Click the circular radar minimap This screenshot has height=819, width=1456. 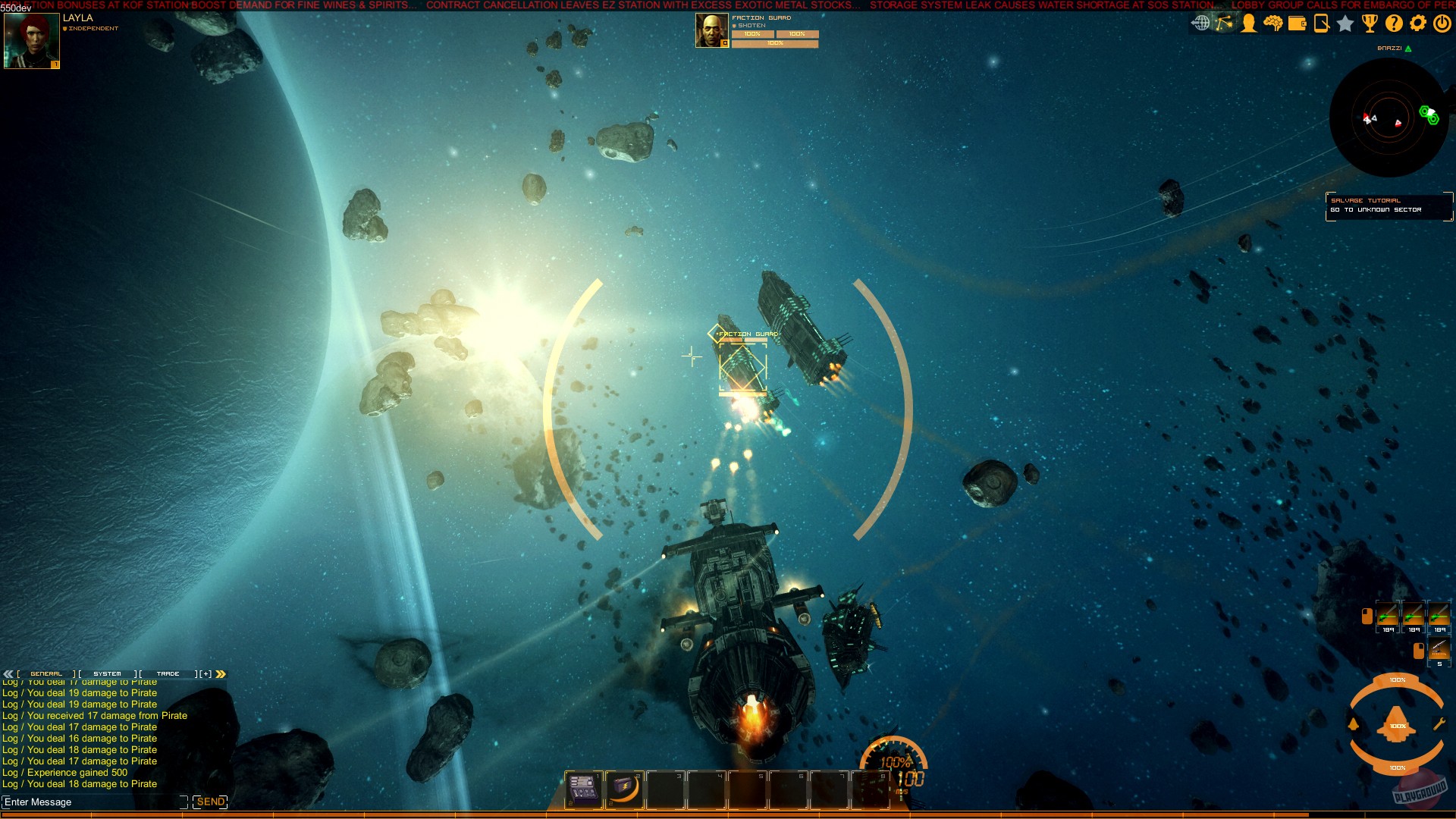click(1389, 118)
